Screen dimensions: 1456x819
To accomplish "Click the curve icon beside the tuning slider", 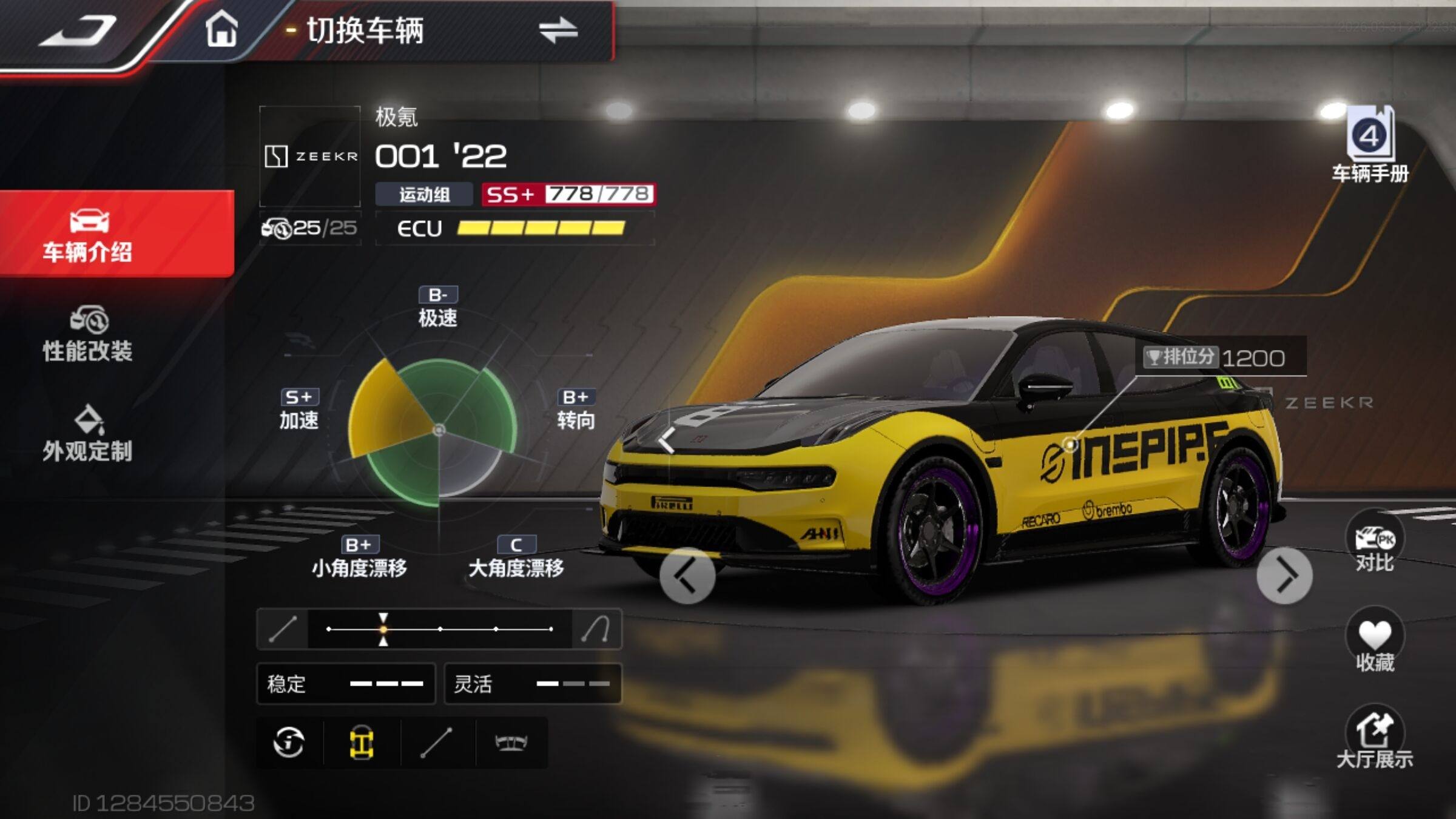I will [596, 629].
